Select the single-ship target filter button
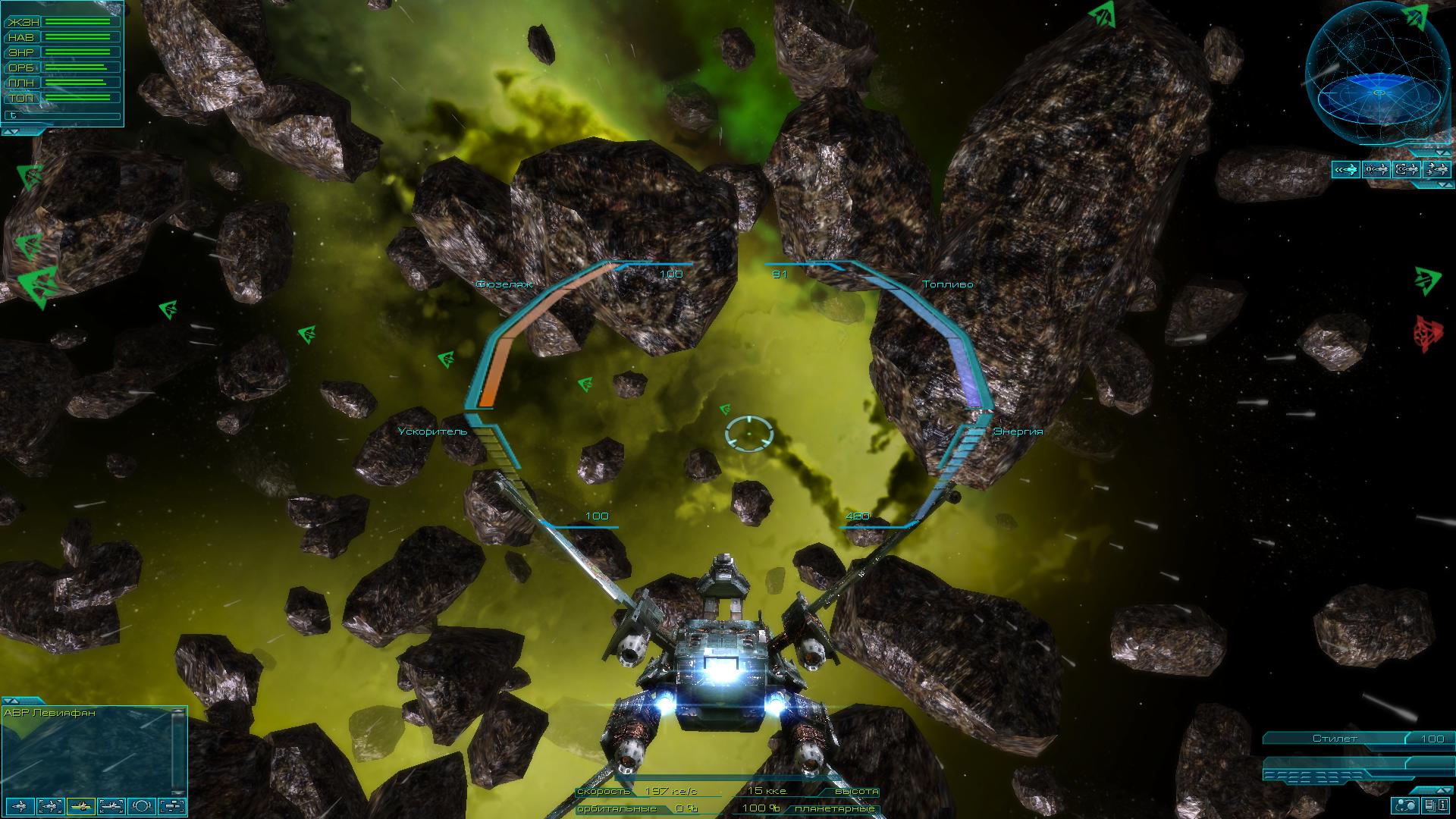 coord(20,805)
